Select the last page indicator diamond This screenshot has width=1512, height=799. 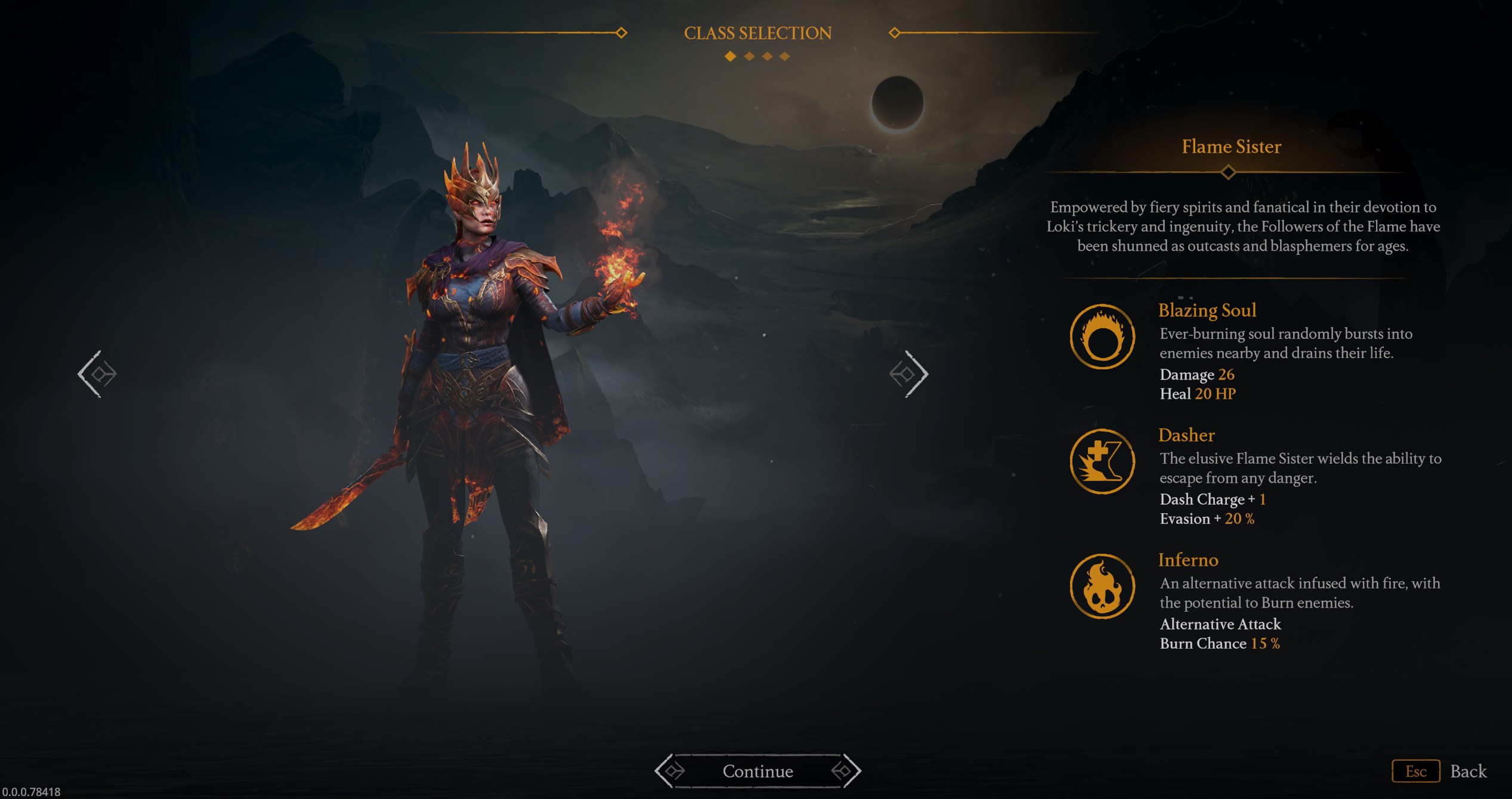click(784, 57)
